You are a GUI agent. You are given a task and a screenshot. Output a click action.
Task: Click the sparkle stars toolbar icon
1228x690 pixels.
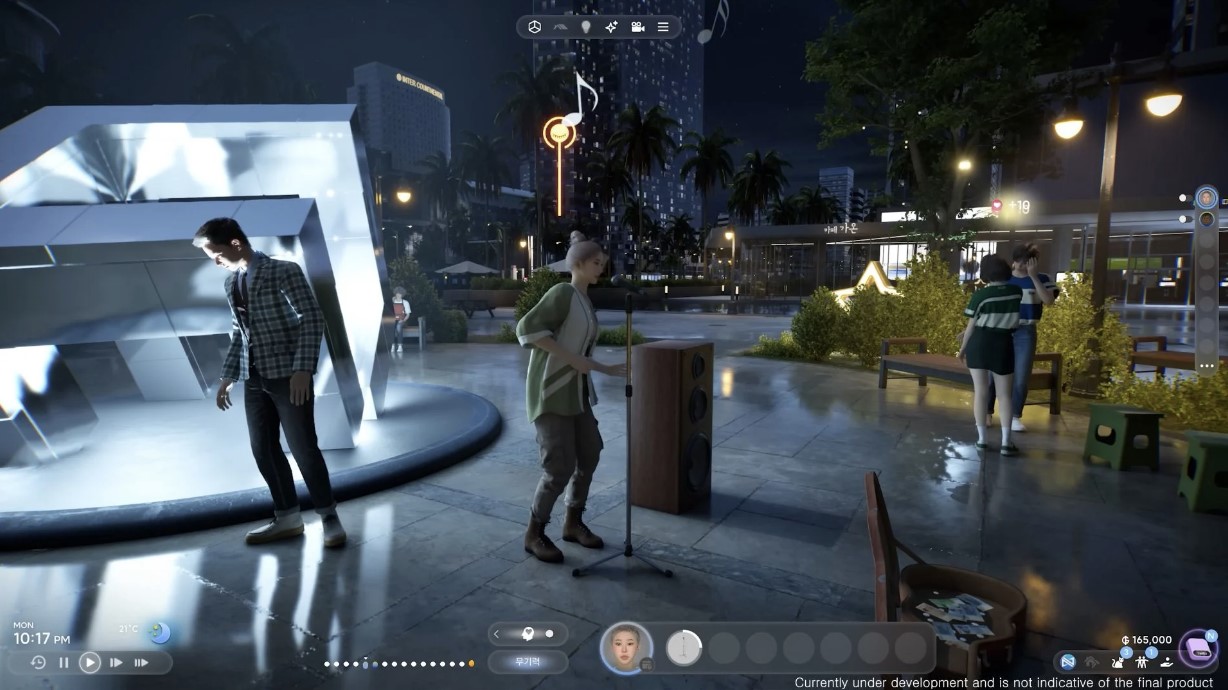coord(611,27)
